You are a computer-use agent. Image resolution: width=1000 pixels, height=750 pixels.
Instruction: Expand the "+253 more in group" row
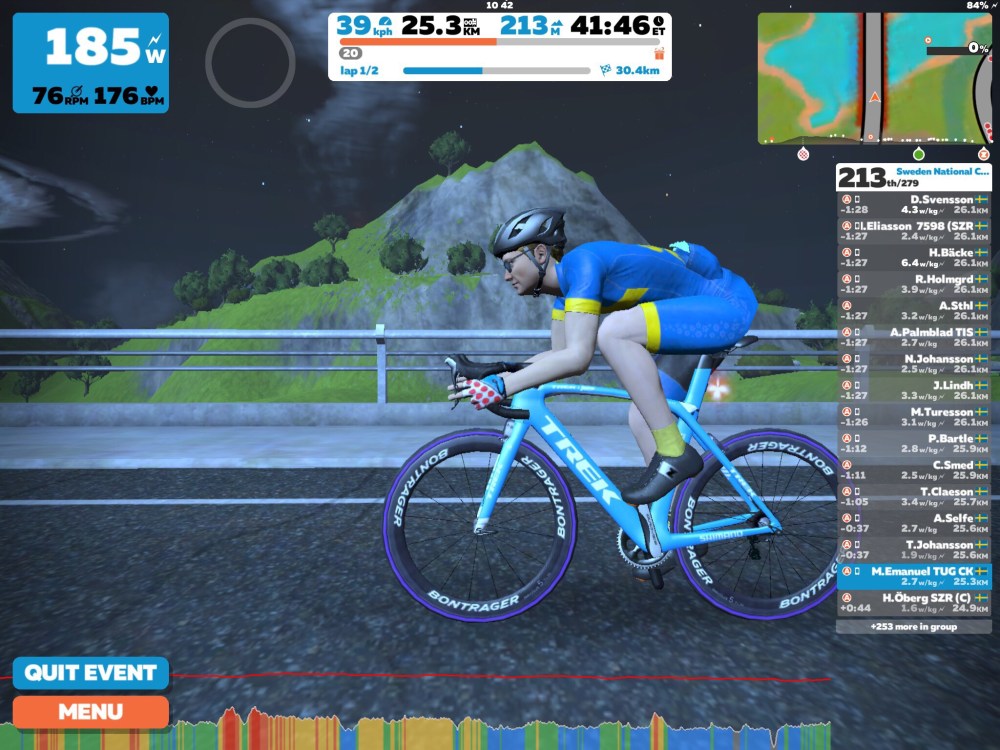913,627
